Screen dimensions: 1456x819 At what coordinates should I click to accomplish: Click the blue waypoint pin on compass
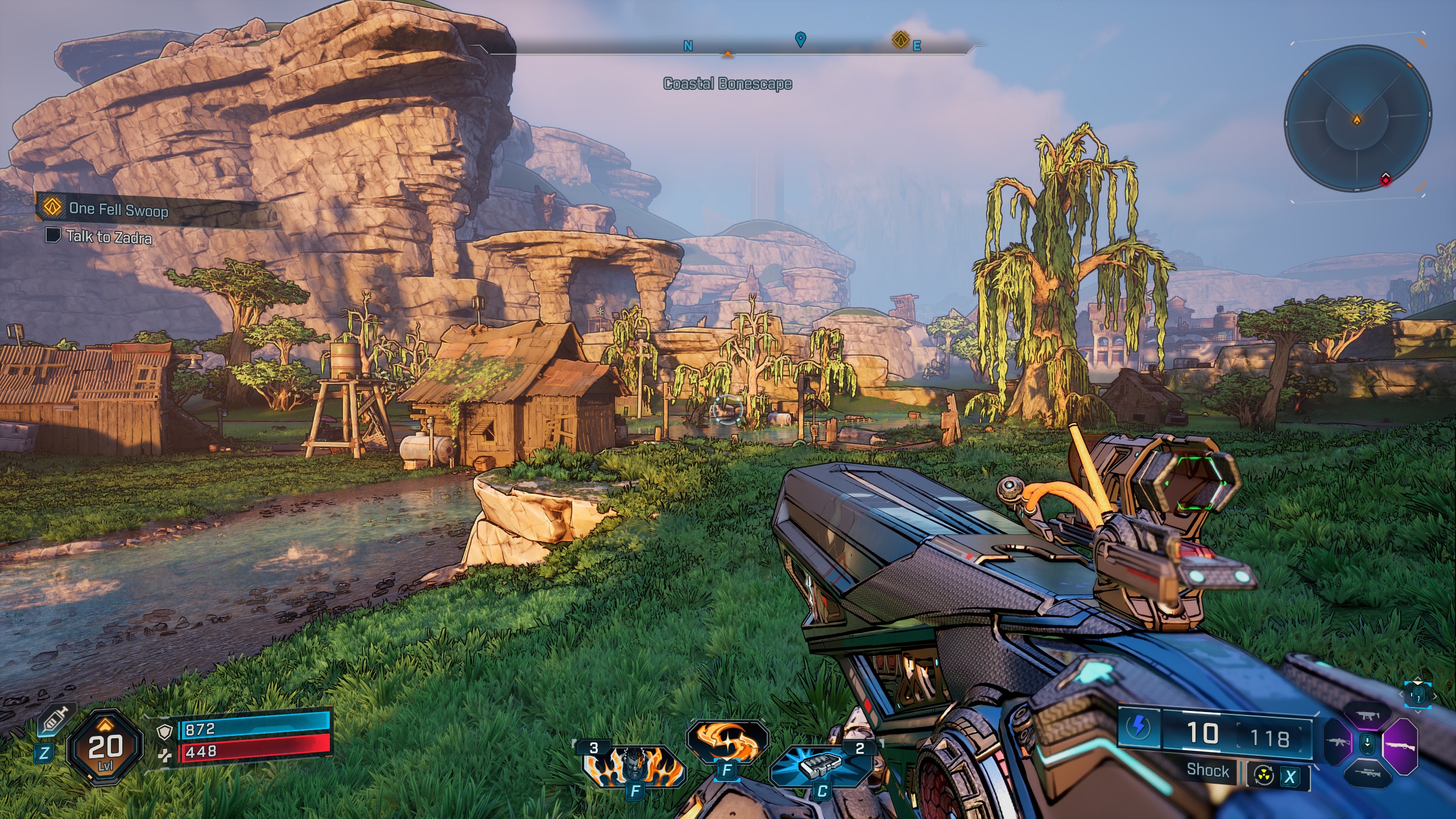pyautogui.click(x=800, y=39)
